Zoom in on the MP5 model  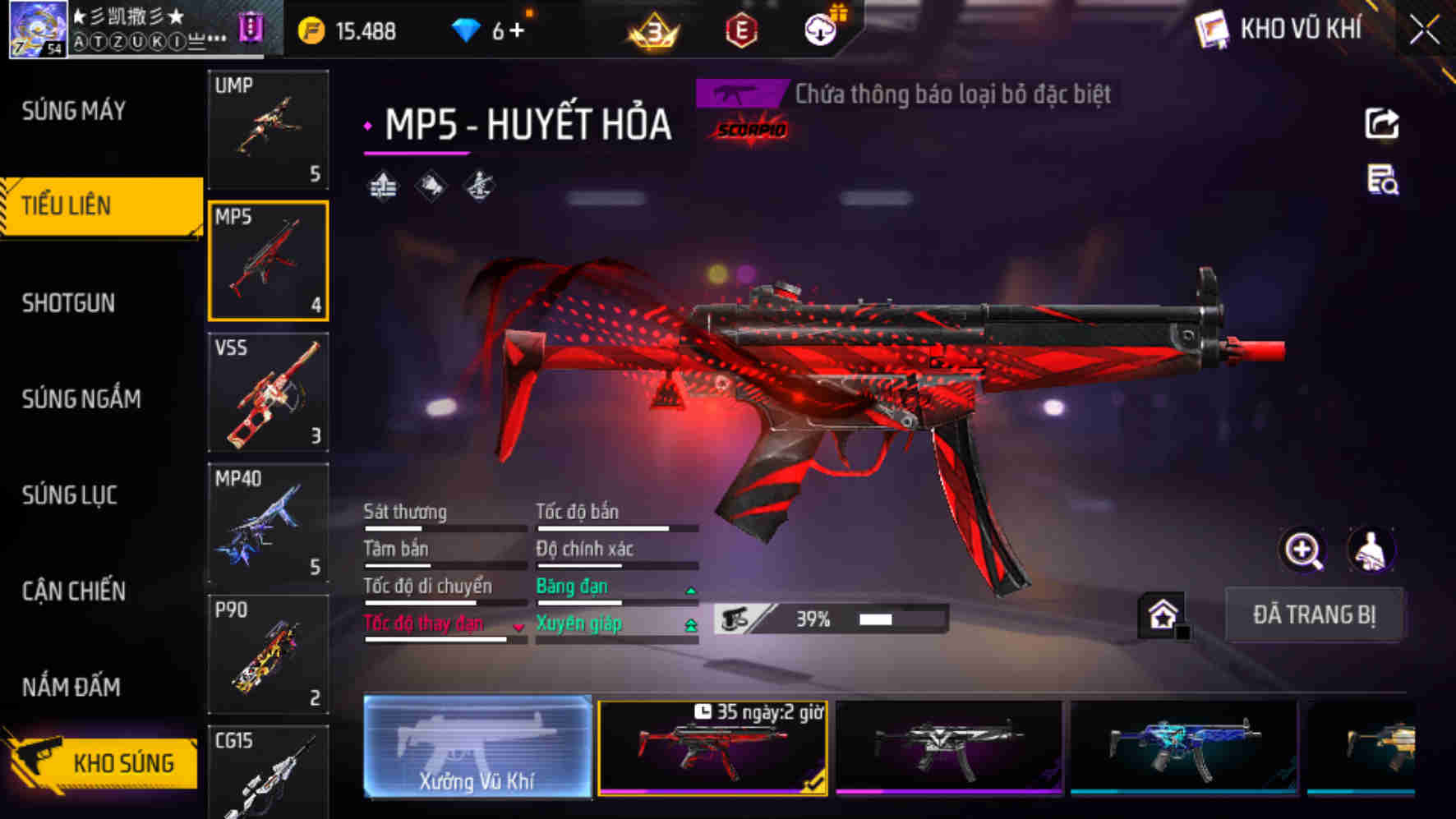pos(1303,549)
